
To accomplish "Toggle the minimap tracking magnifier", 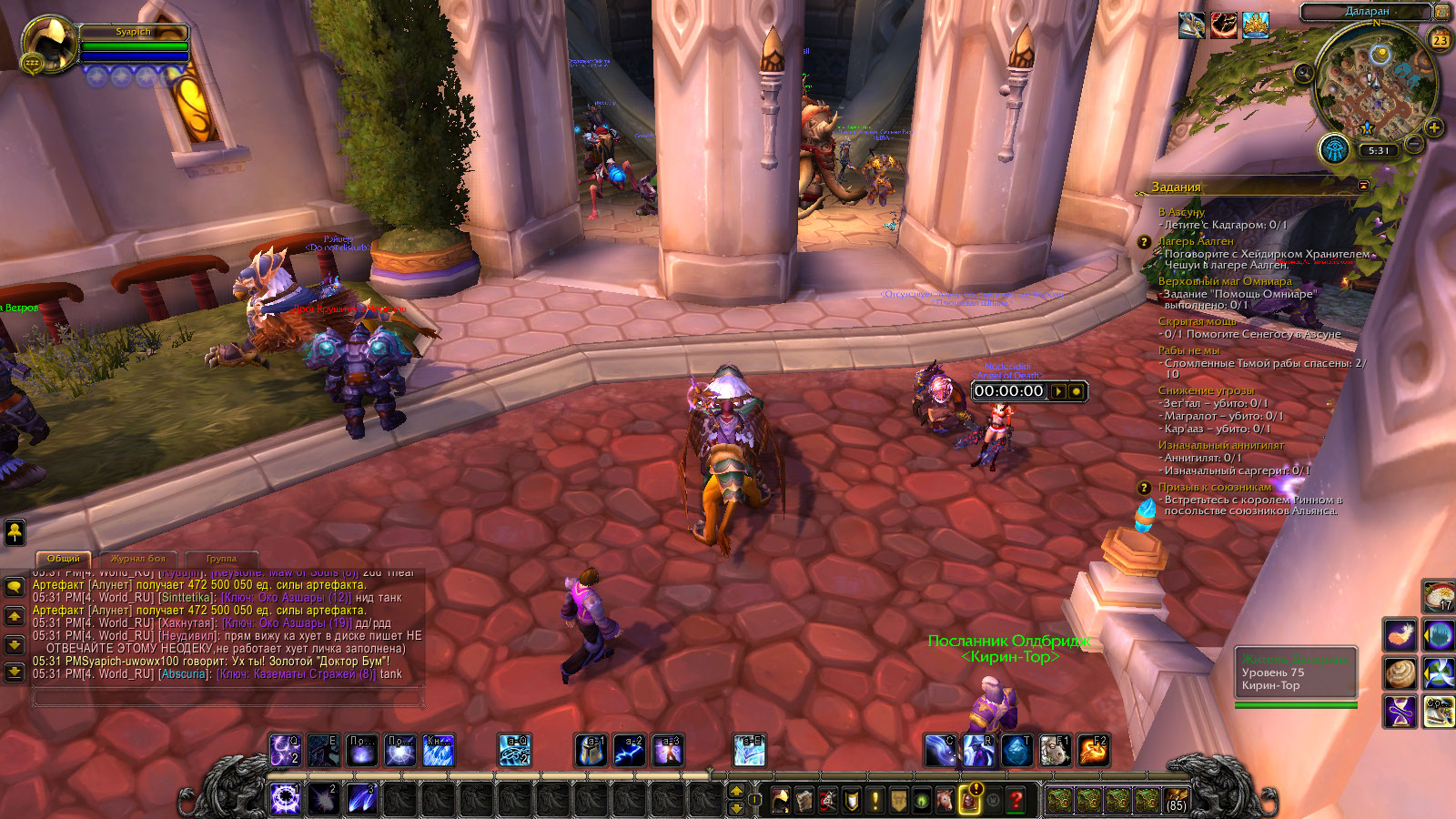I will pyautogui.click(x=1304, y=73).
